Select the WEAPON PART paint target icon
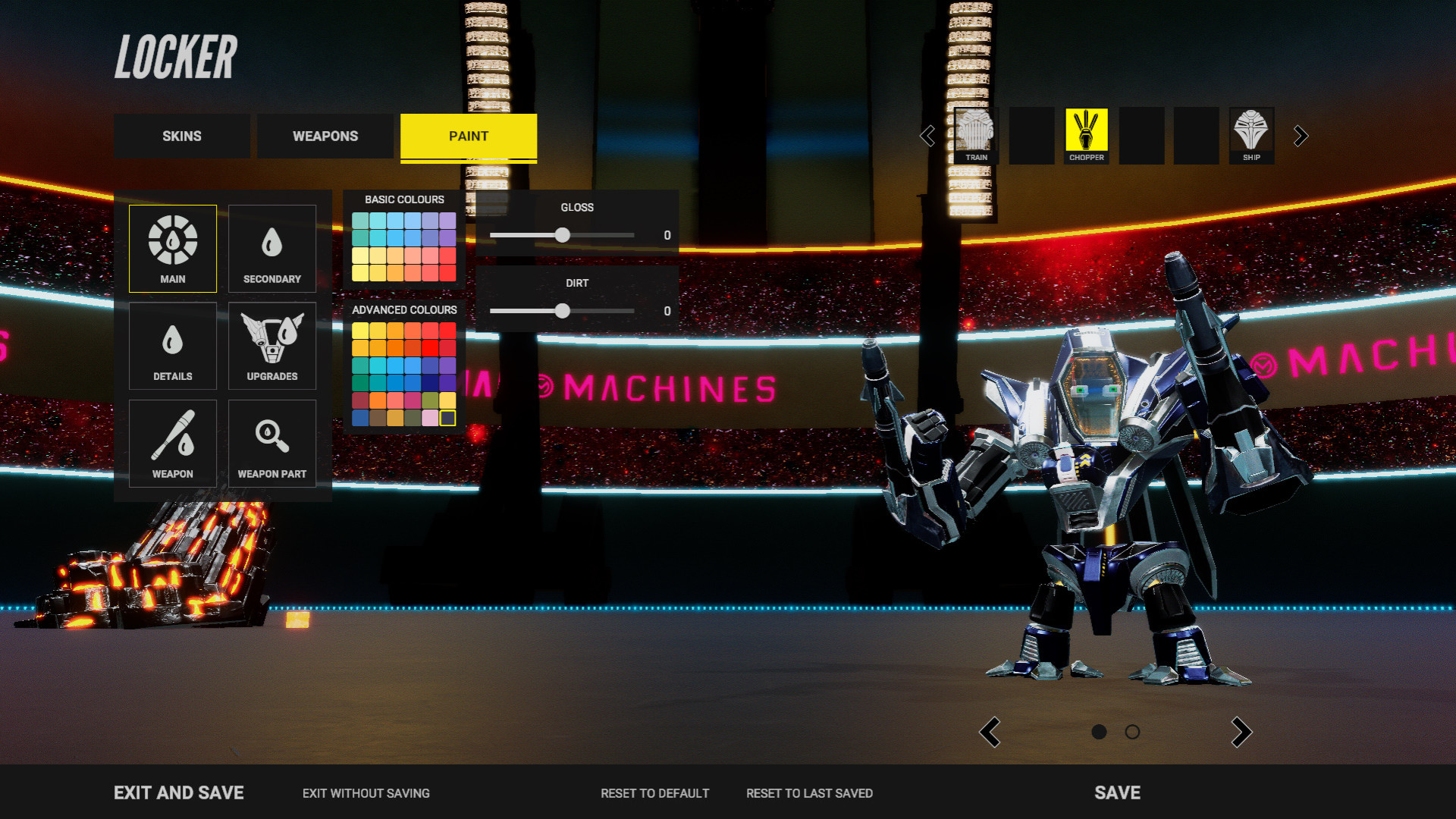Image resolution: width=1456 pixels, height=819 pixels. click(x=271, y=444)
